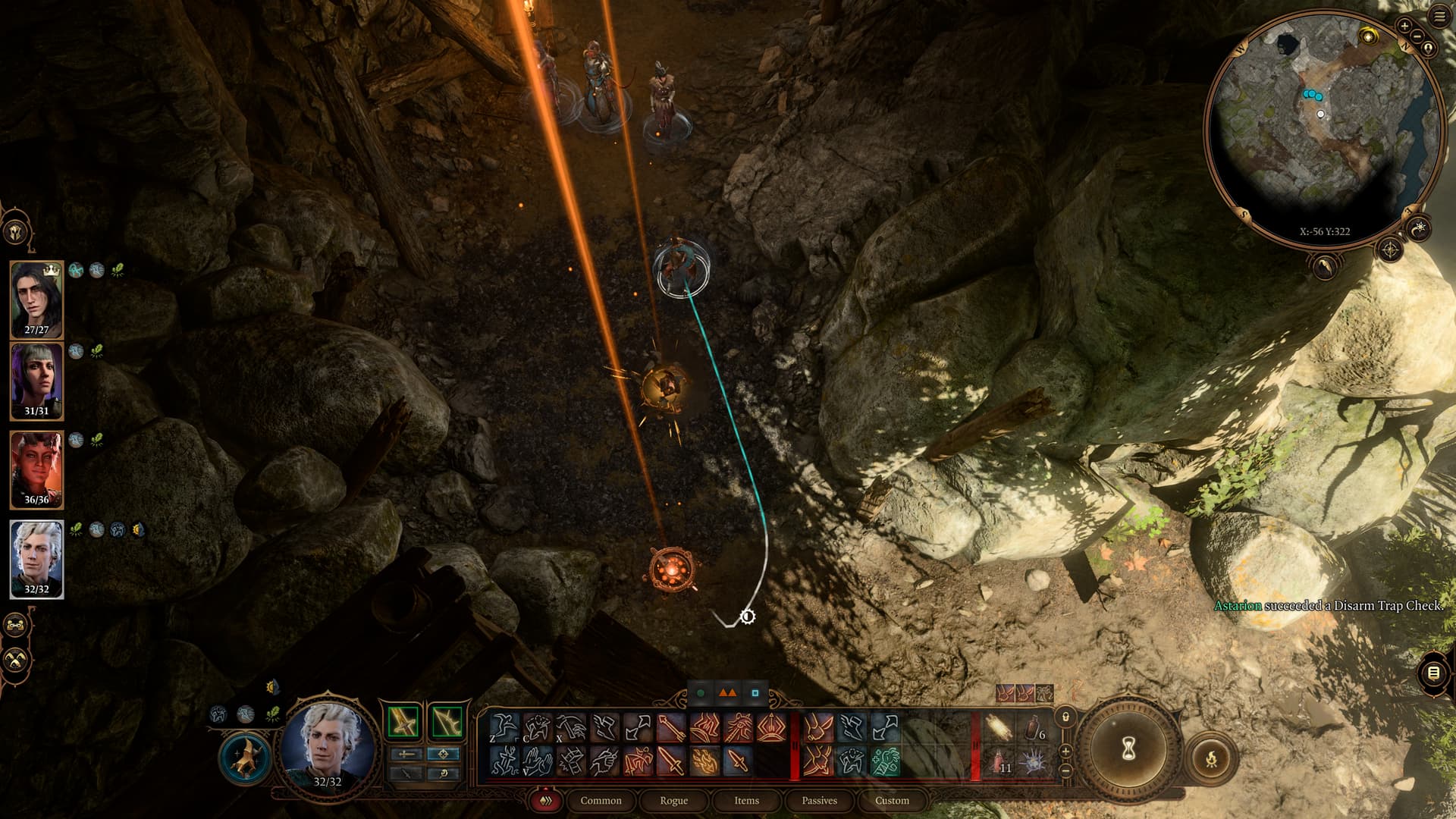Select the top portrait with the crown
This screenshot has width=1456, height=819.
[36, 297]
